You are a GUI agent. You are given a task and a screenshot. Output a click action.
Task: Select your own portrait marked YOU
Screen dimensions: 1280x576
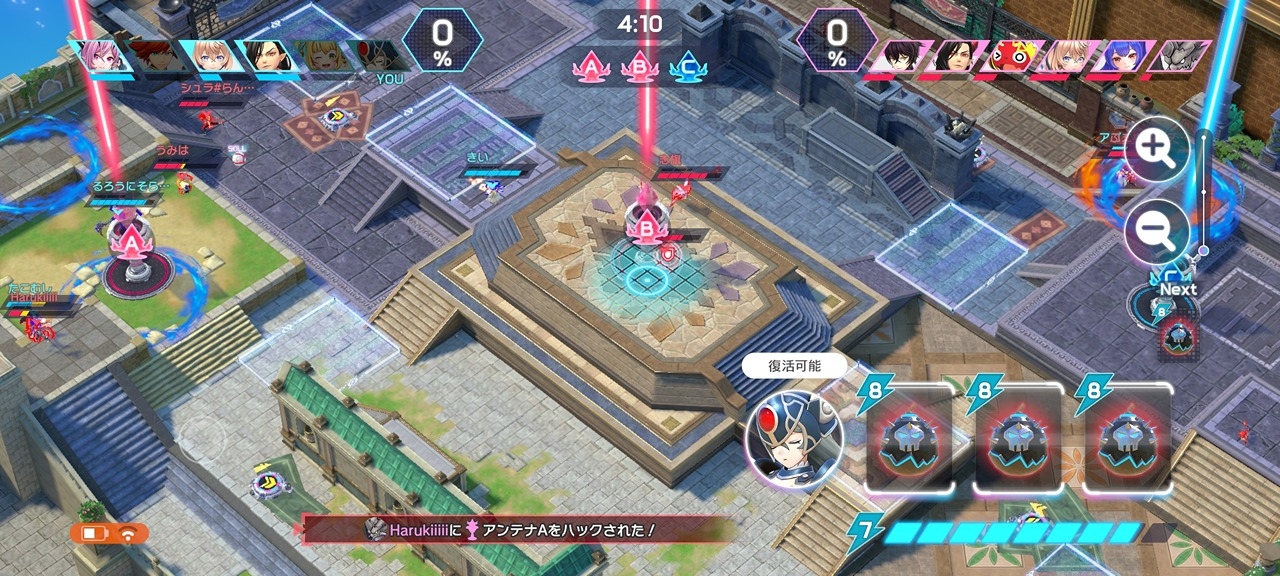(x=376, y=57)
